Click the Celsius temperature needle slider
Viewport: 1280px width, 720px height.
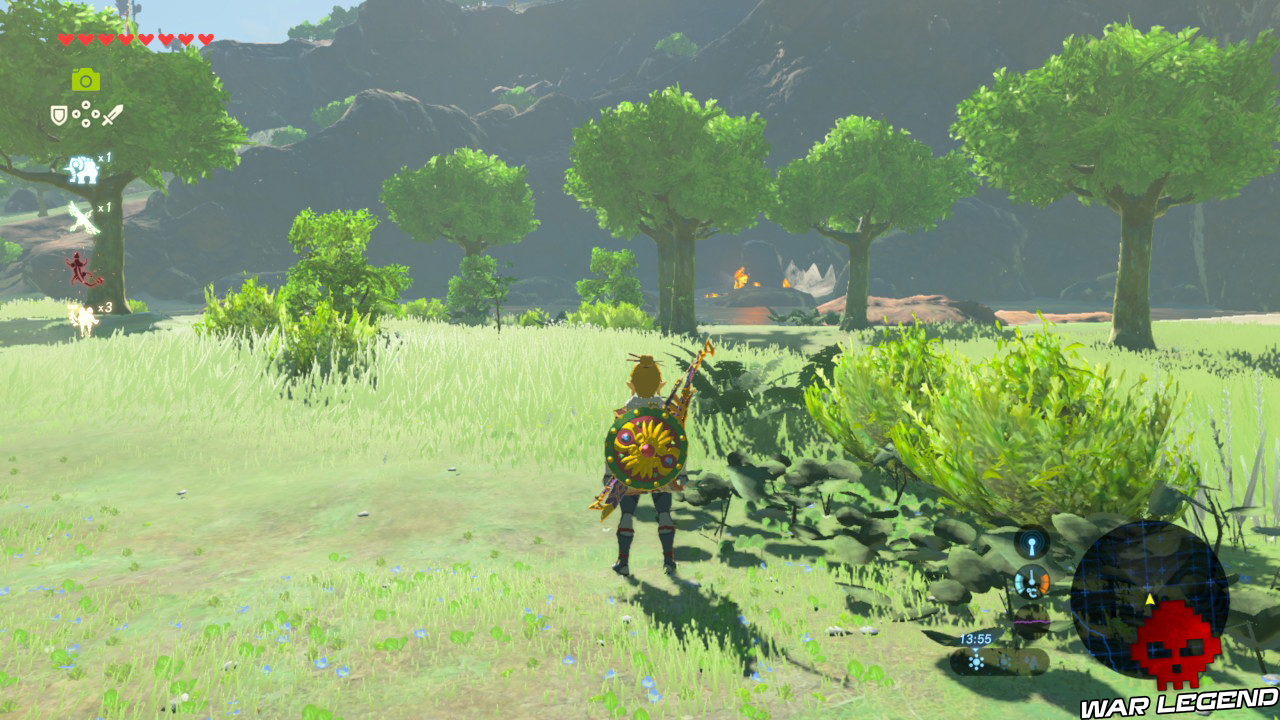[x=1030, y=578]
